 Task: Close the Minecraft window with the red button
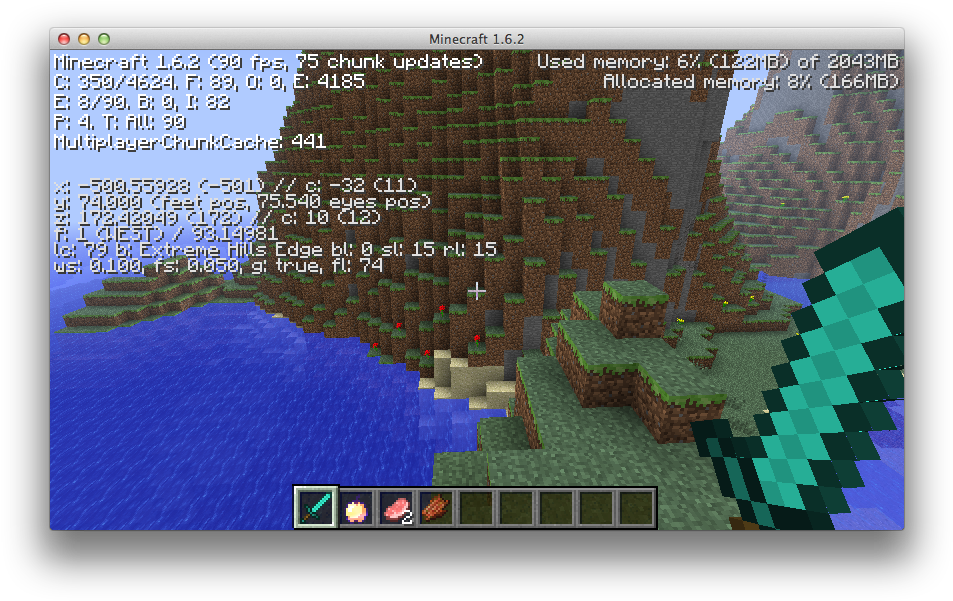click(x=64, y=39)
